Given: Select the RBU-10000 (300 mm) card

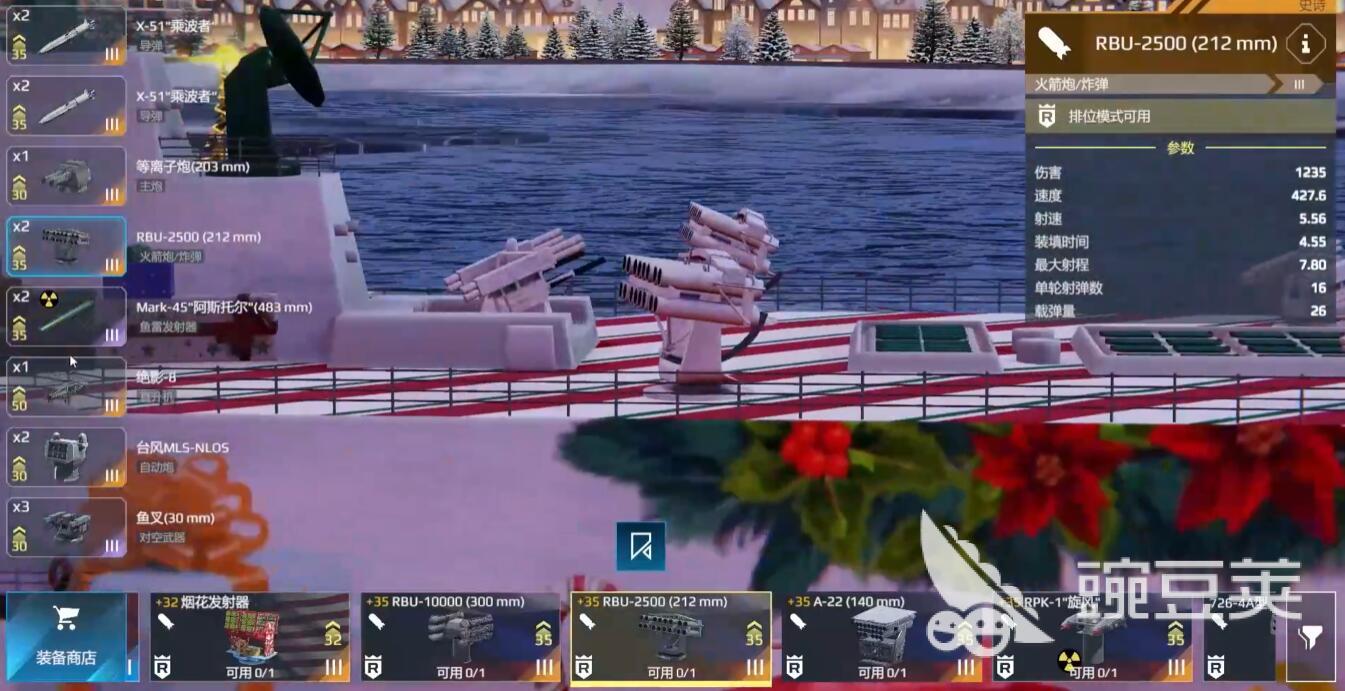Looking at the screenshot, I should tap(459, 638).
